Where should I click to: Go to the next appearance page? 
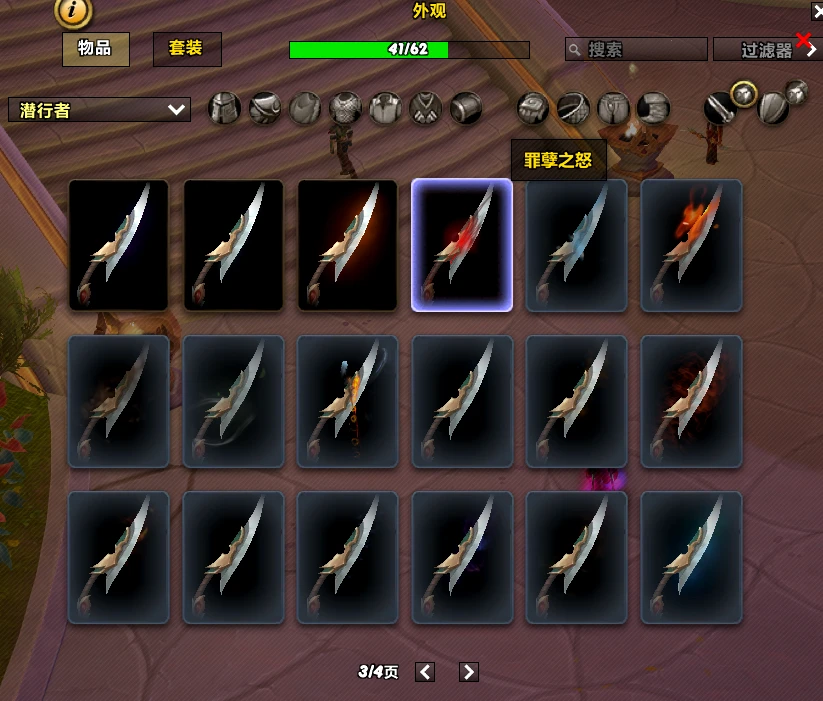(x=469, y=672)
